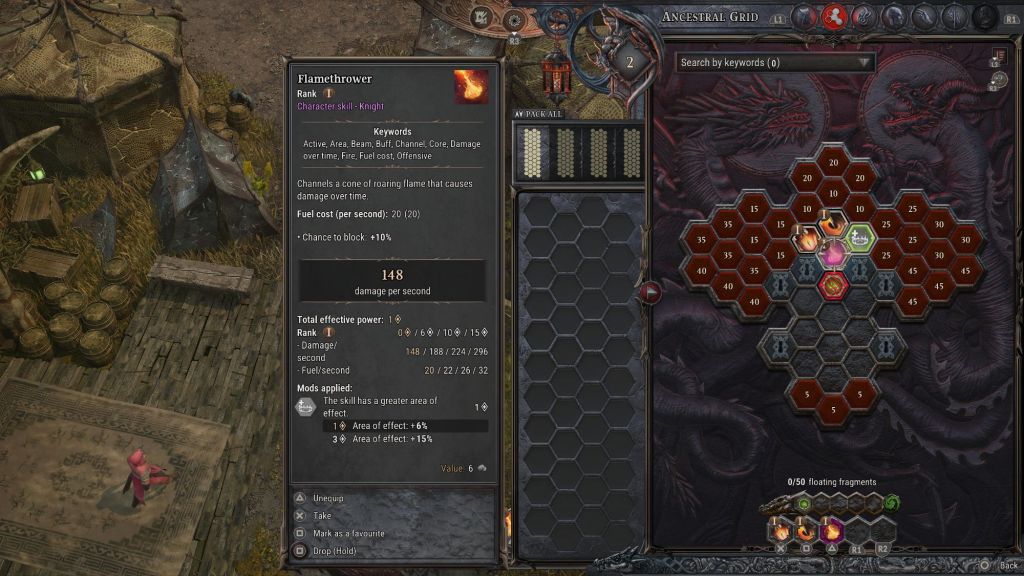Select the Drop action
Screen dimensions: 1024x576
(x=334, y=551)
